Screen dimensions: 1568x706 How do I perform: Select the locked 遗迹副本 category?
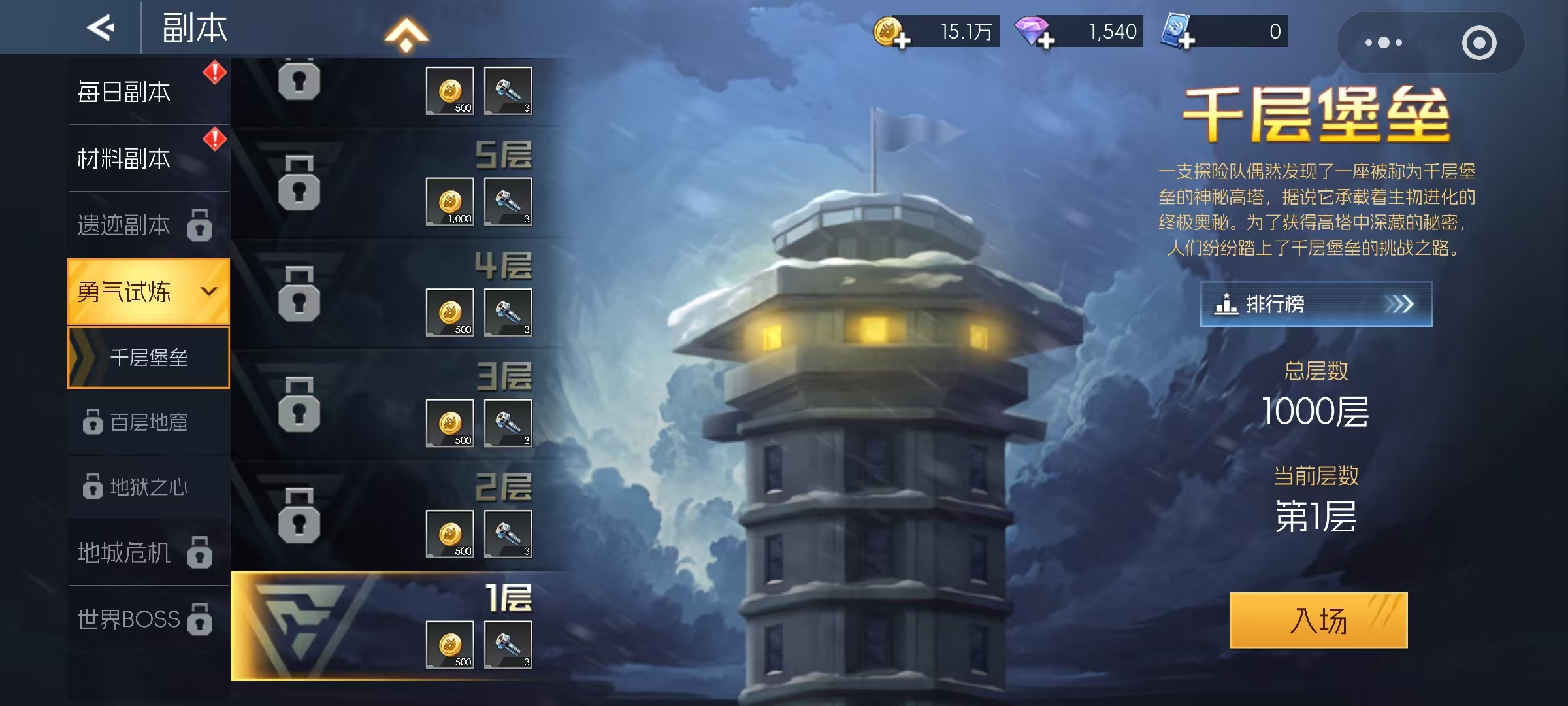click(124, 225)
